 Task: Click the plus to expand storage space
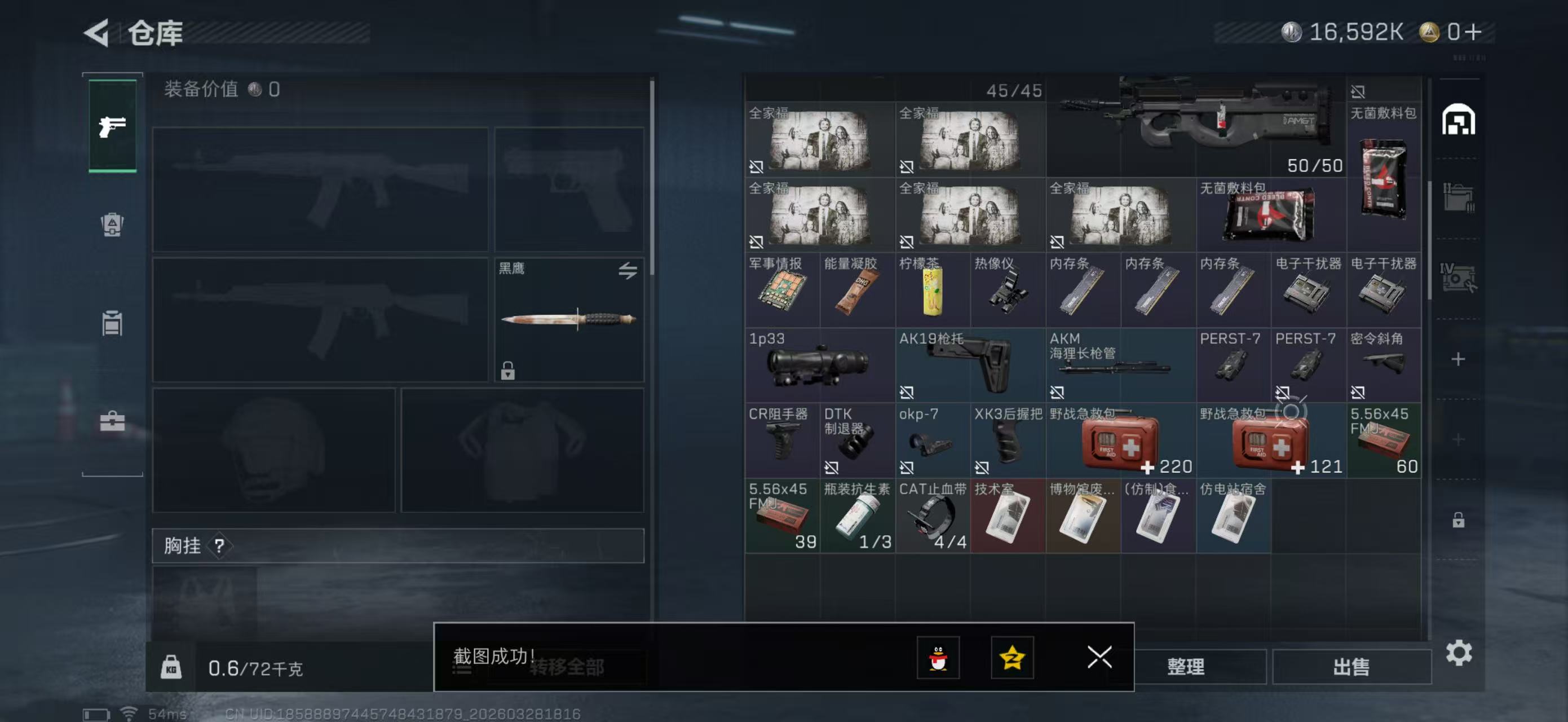click(1458, 359)
